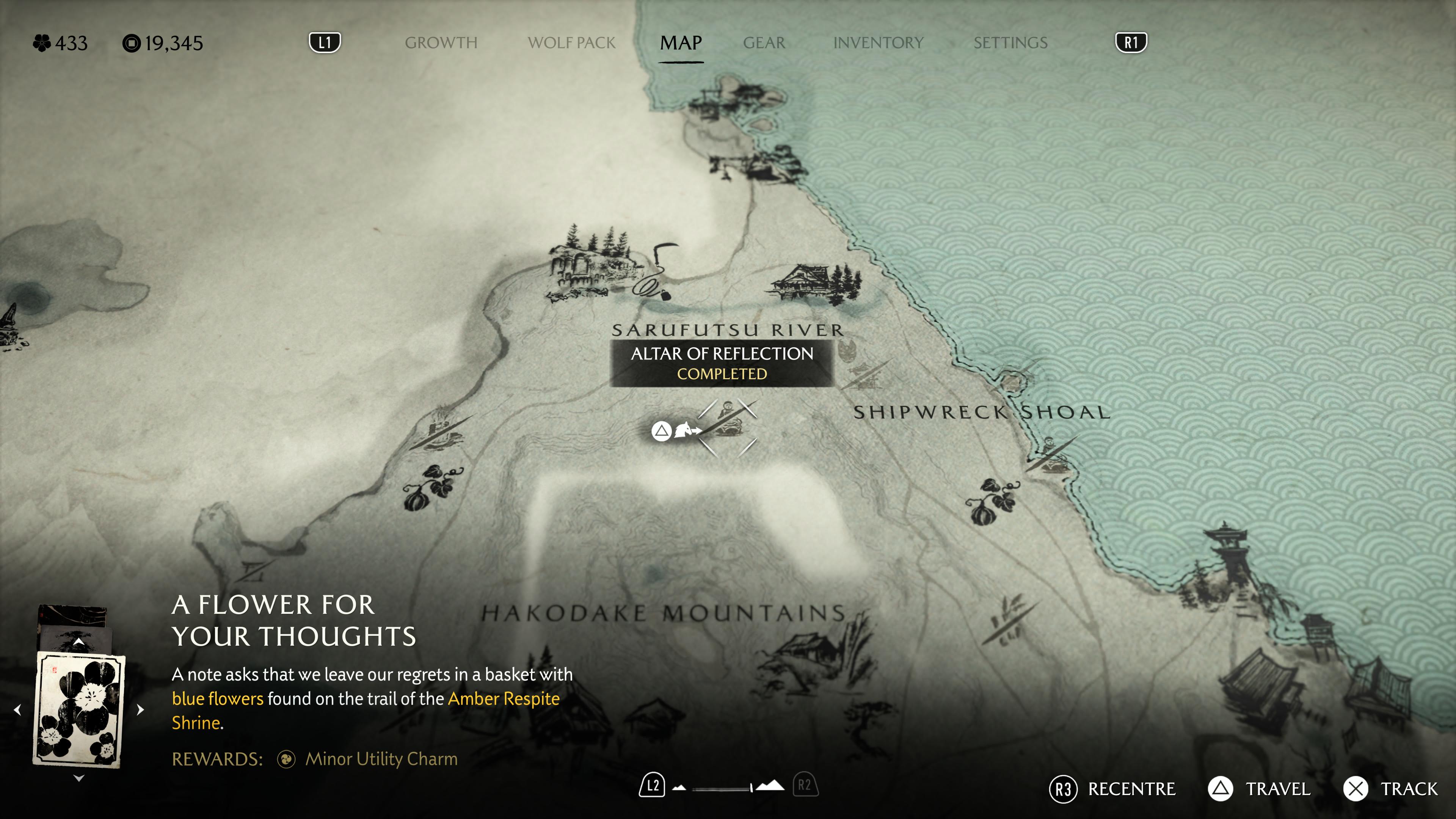Show the previous quest card with left arrow
1456x819 pixels.
click(x=17, y=709)
